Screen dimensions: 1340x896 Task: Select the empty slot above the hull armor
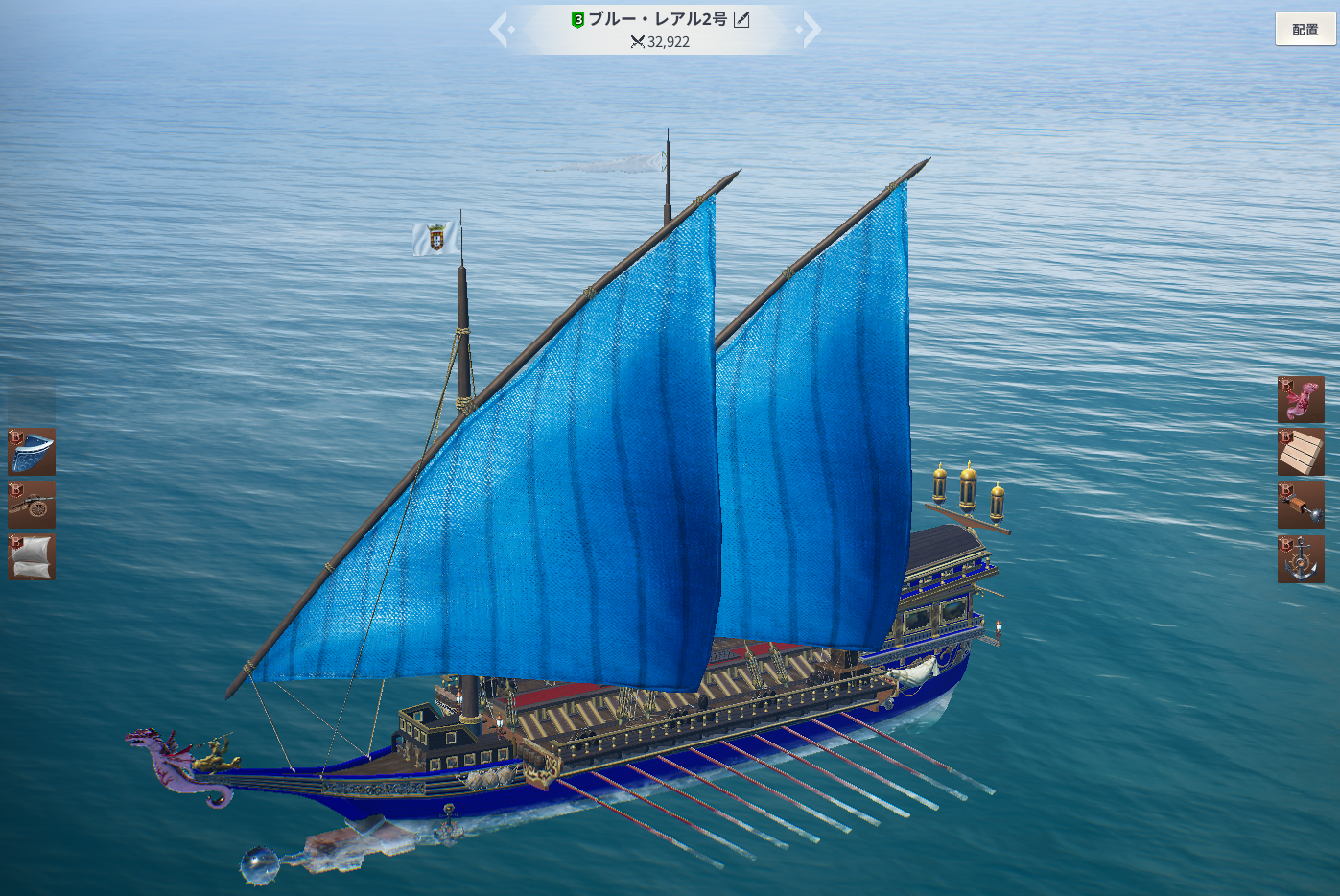click(x=32, y=399)
